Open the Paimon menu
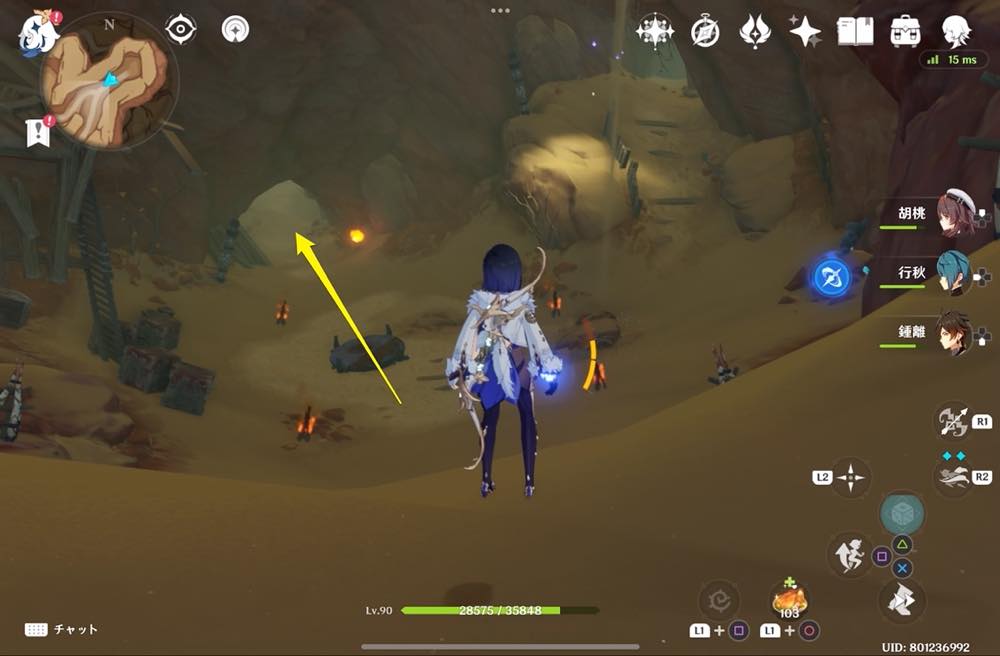 coord(35,32)
